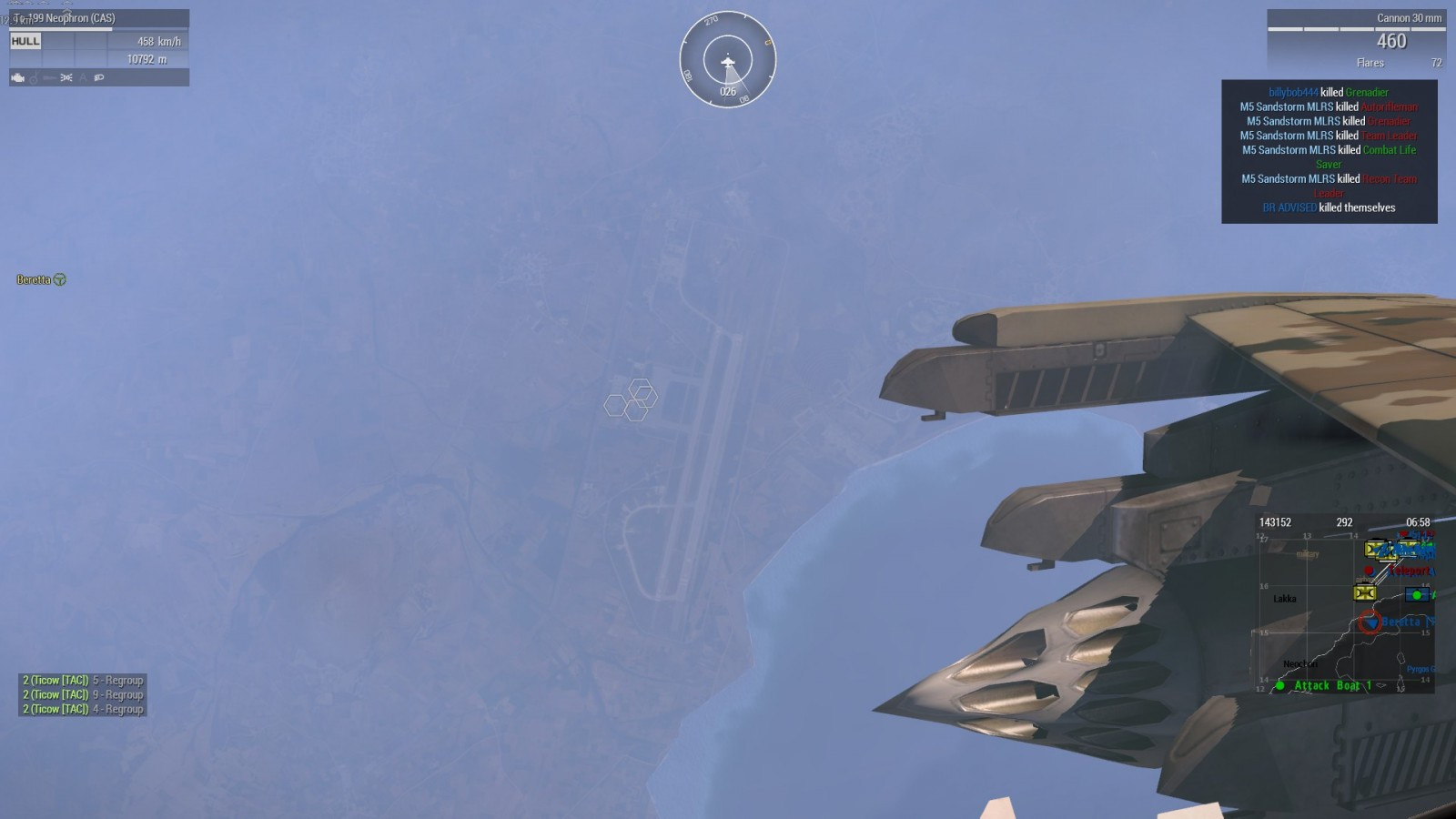Select squad unit 9 Regroup entry
This screenshot has height=819, width=1456.
click(83, 694)
